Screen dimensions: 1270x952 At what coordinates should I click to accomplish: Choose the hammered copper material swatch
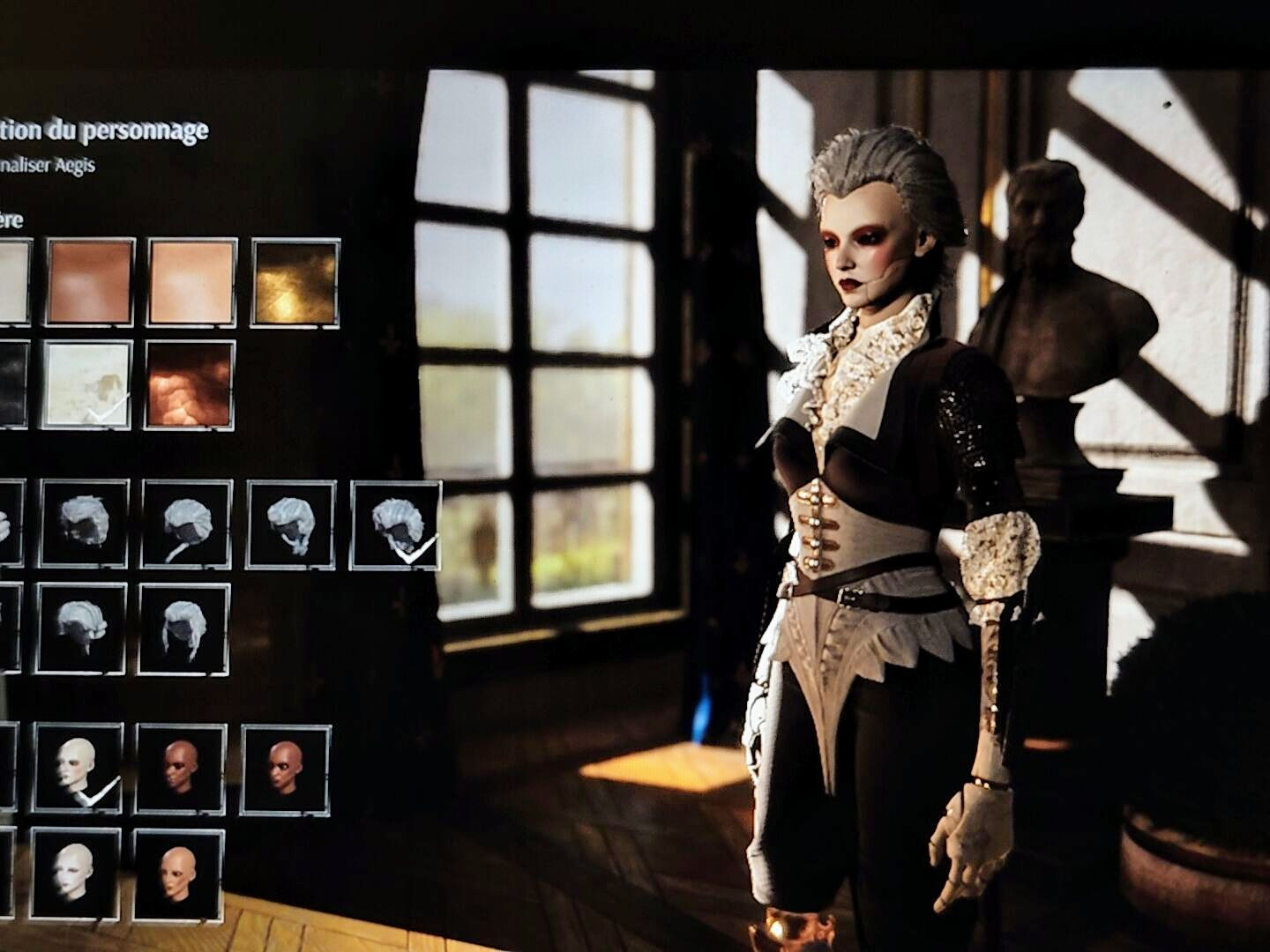[x=190, y=384]
